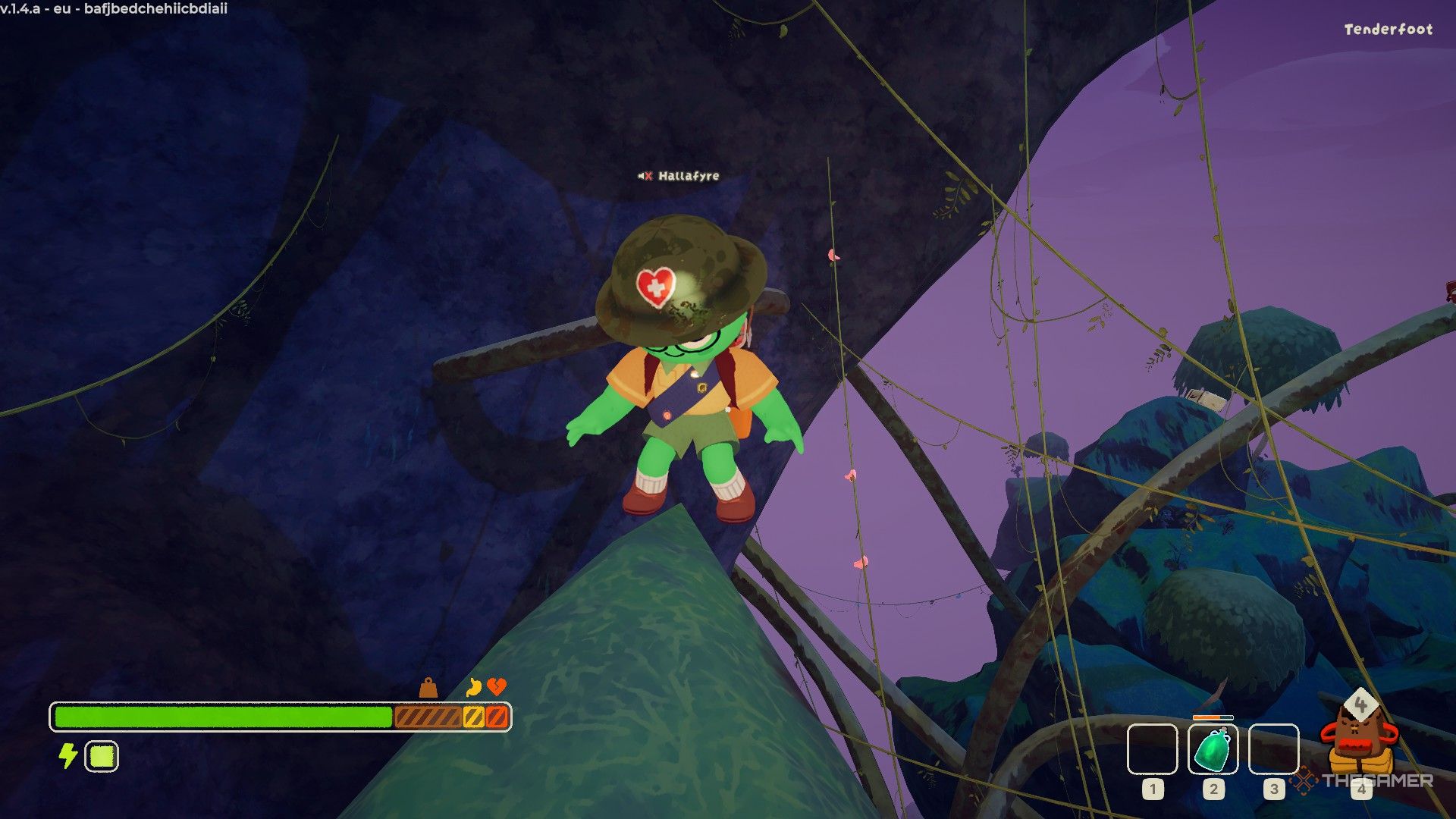
Task: Open the backpack slot
Action: [1360, 742]
